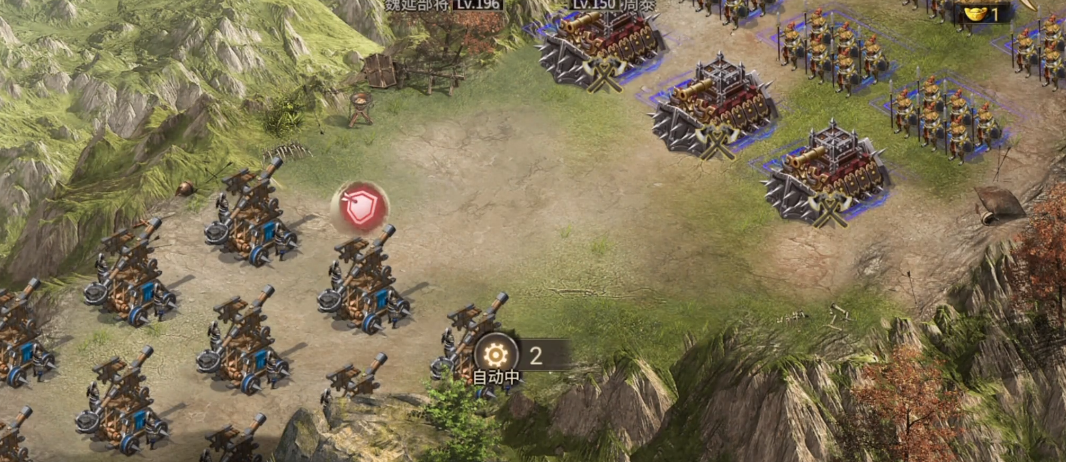
Task: Tap the red shield skill icon
Action: 360,207
